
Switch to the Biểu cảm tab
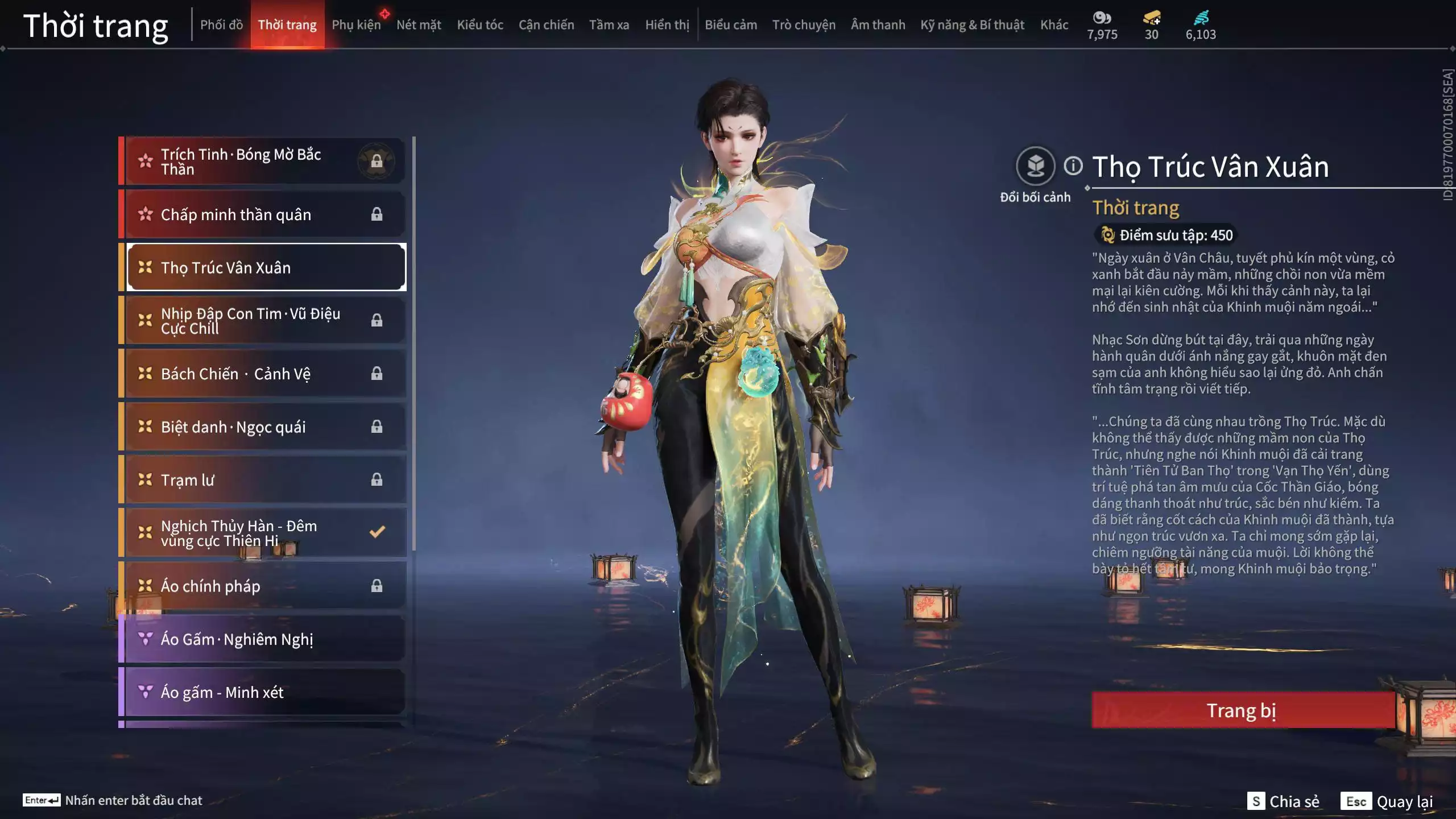coord(731,24)
